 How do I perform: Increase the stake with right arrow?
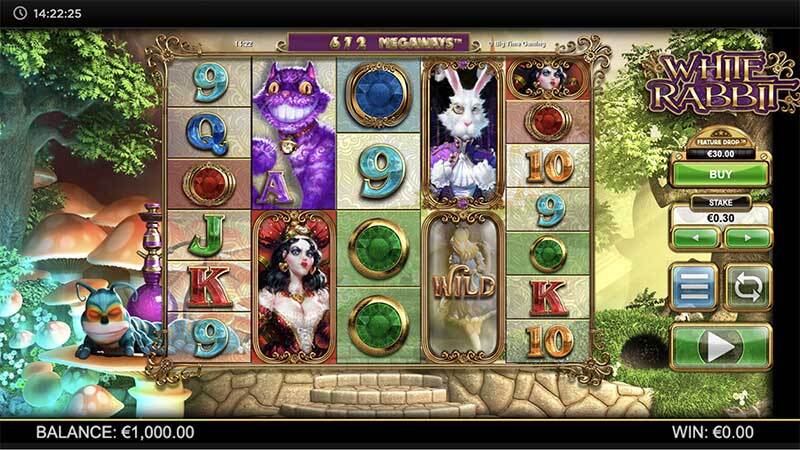pyautogui.click(x=746, y=238)
